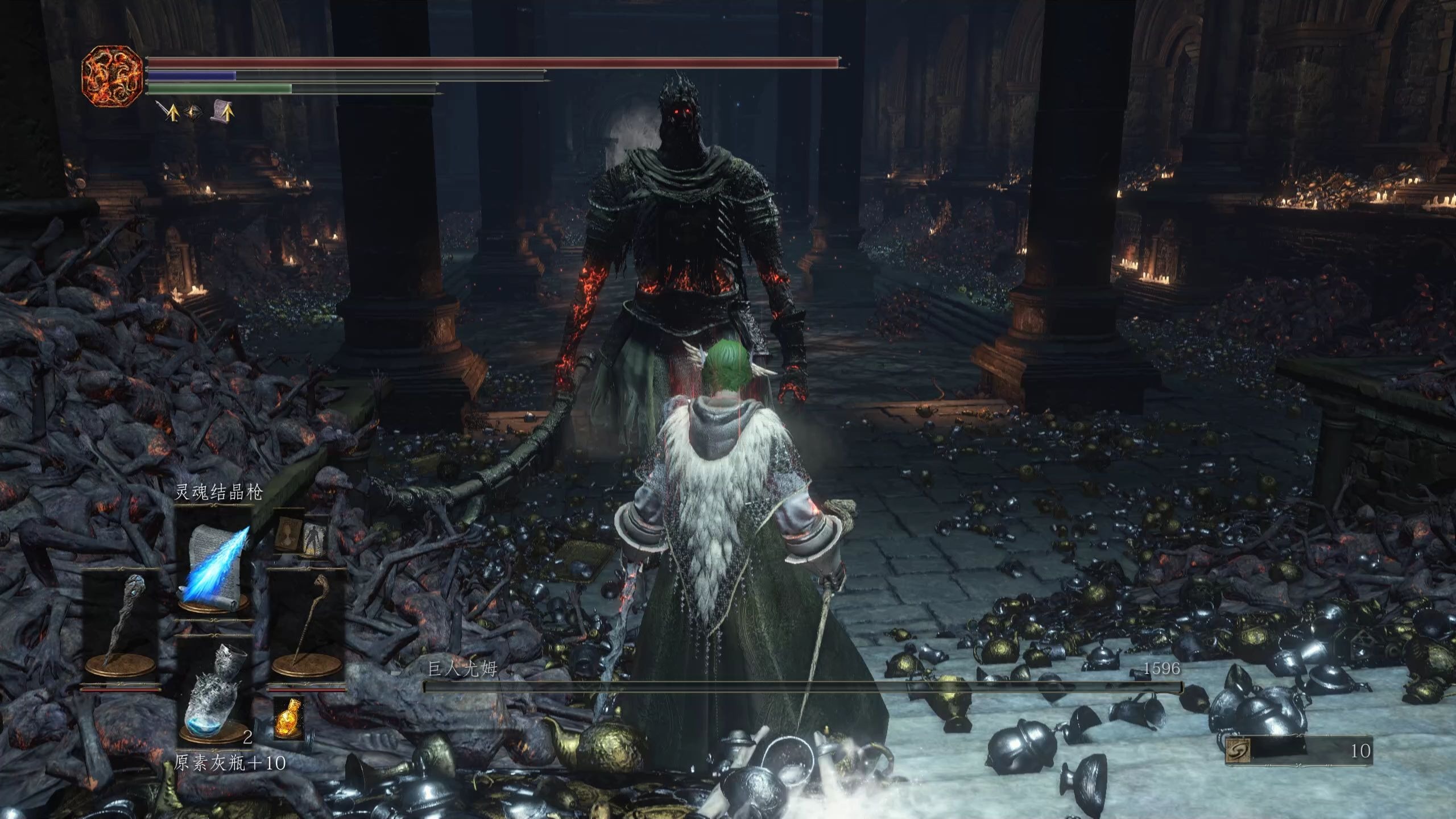Image resolution: width=1456 pixels, height=819 pixels.
Task: Click the portrait card icon above right weapon
Action: pos(289,536)
